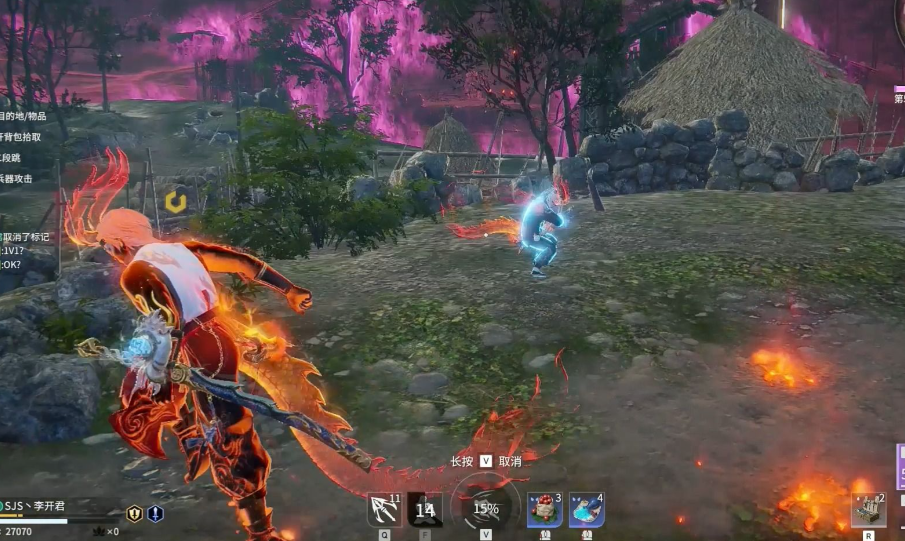Viewport: 905px width, 541px height.
Task: Open the chat line reading OK?
Action: (x=12, y=265)
